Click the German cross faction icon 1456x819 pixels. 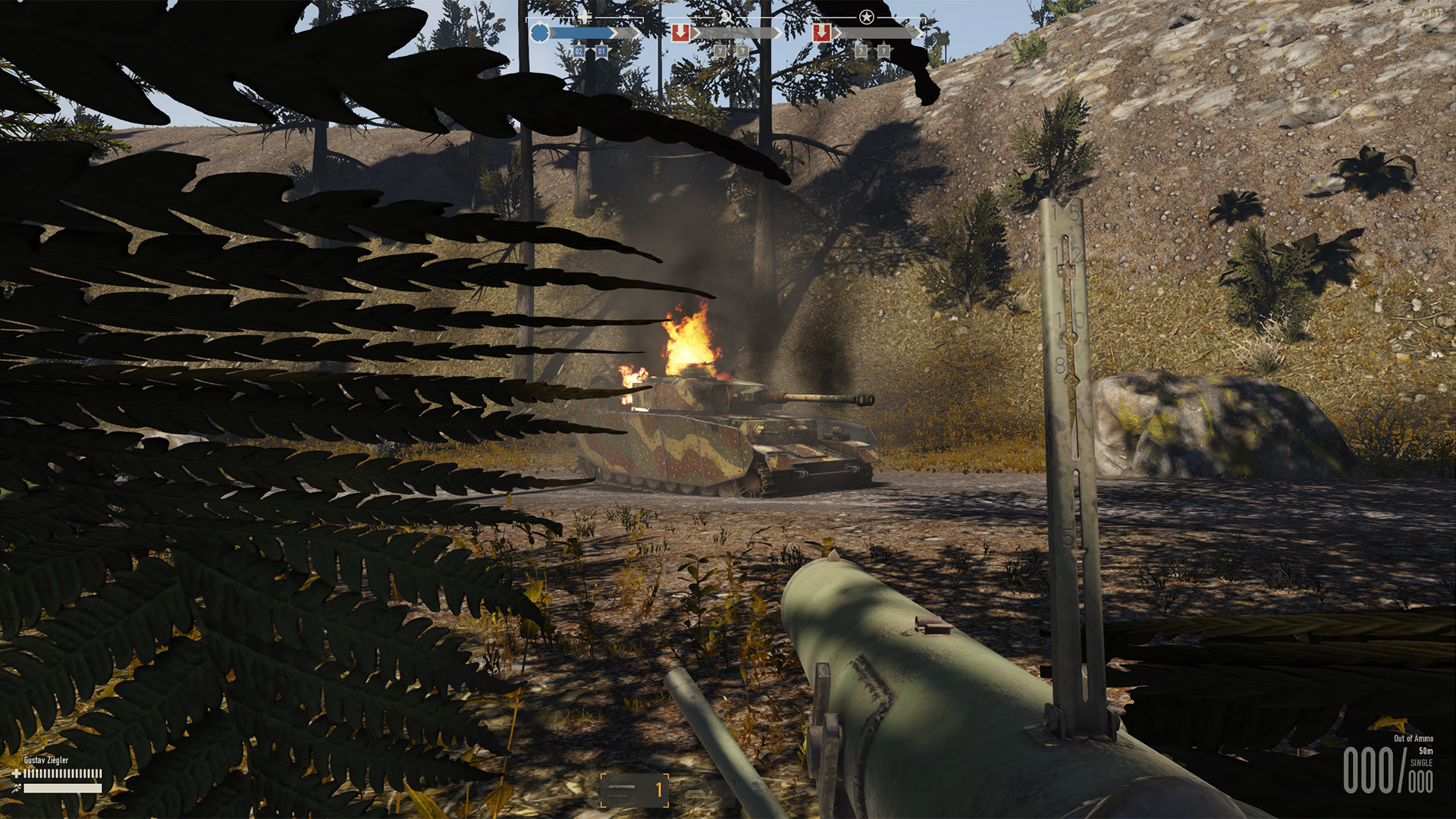click(x=583, y=17)
